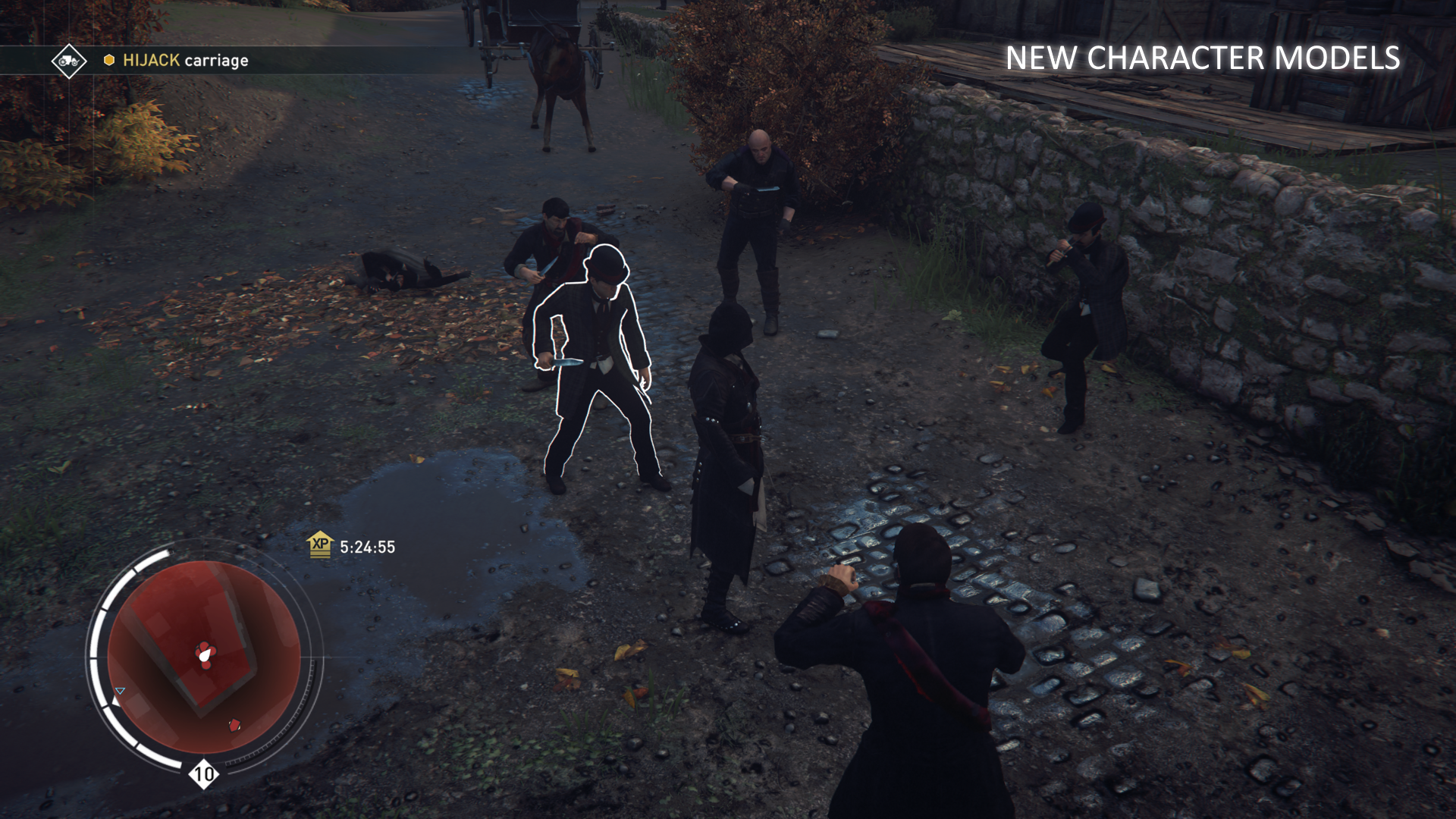Viewport: 1456px width, 819px height.
Task: Open the circular red minimap
Action: pos(204,657)
